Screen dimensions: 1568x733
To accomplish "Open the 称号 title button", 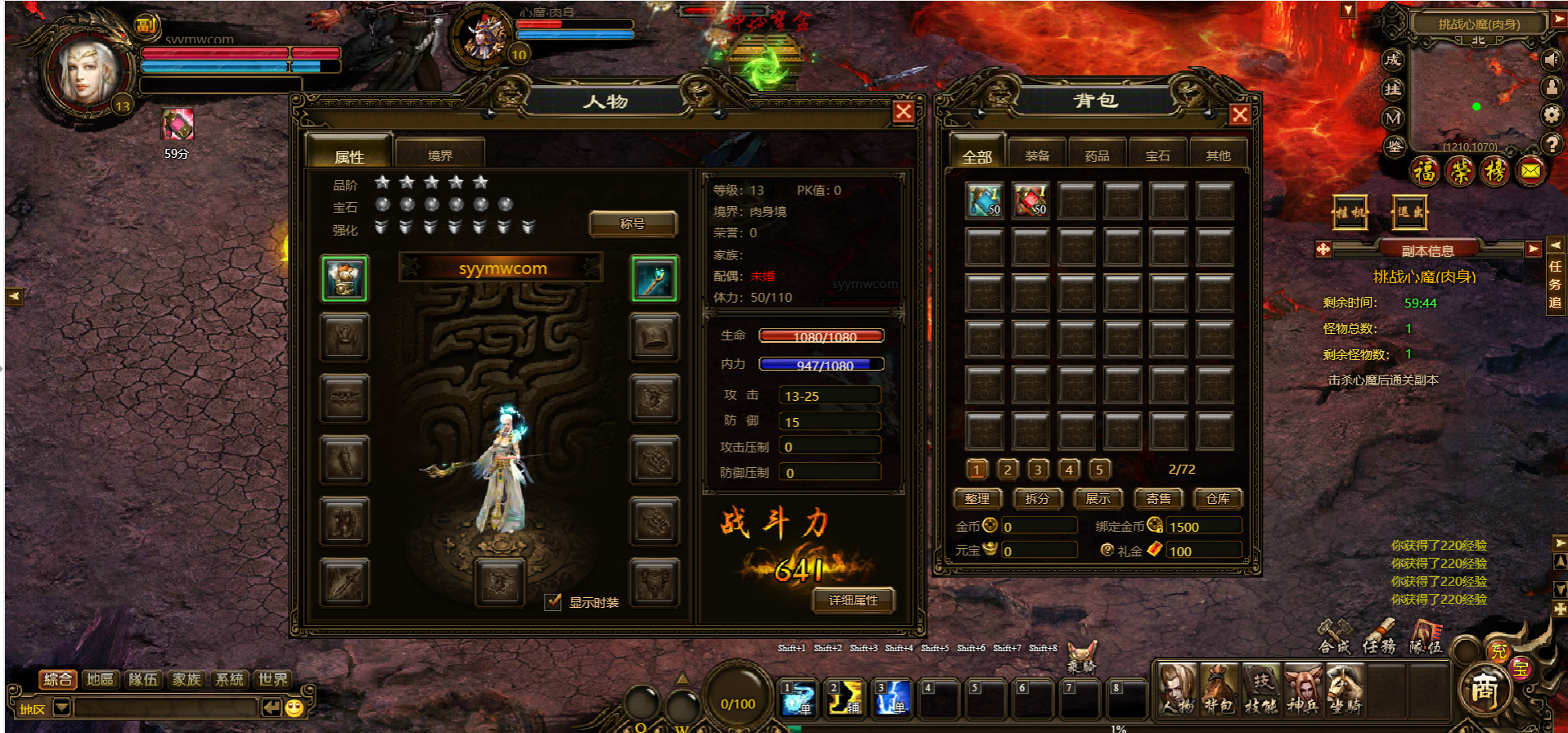I will (x=632, y=223).
